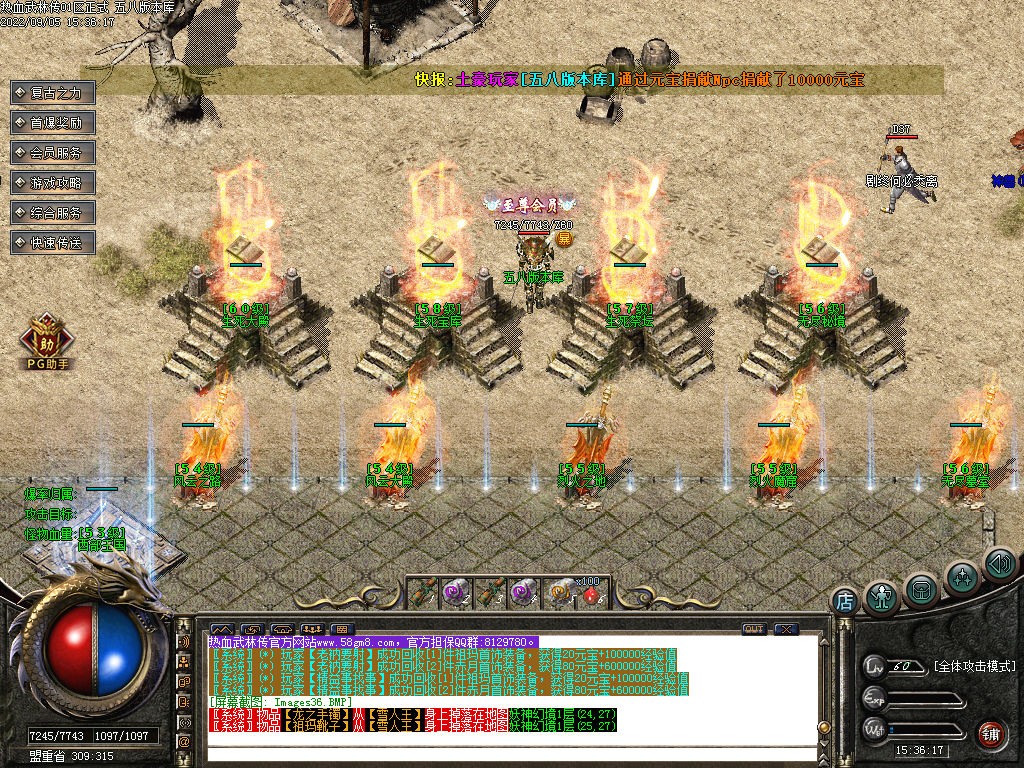The width and height of the screenshot is (1024, 768).
Task: Open the 店 shop round button
Action: pyautogui.click(x=845, y=601)
